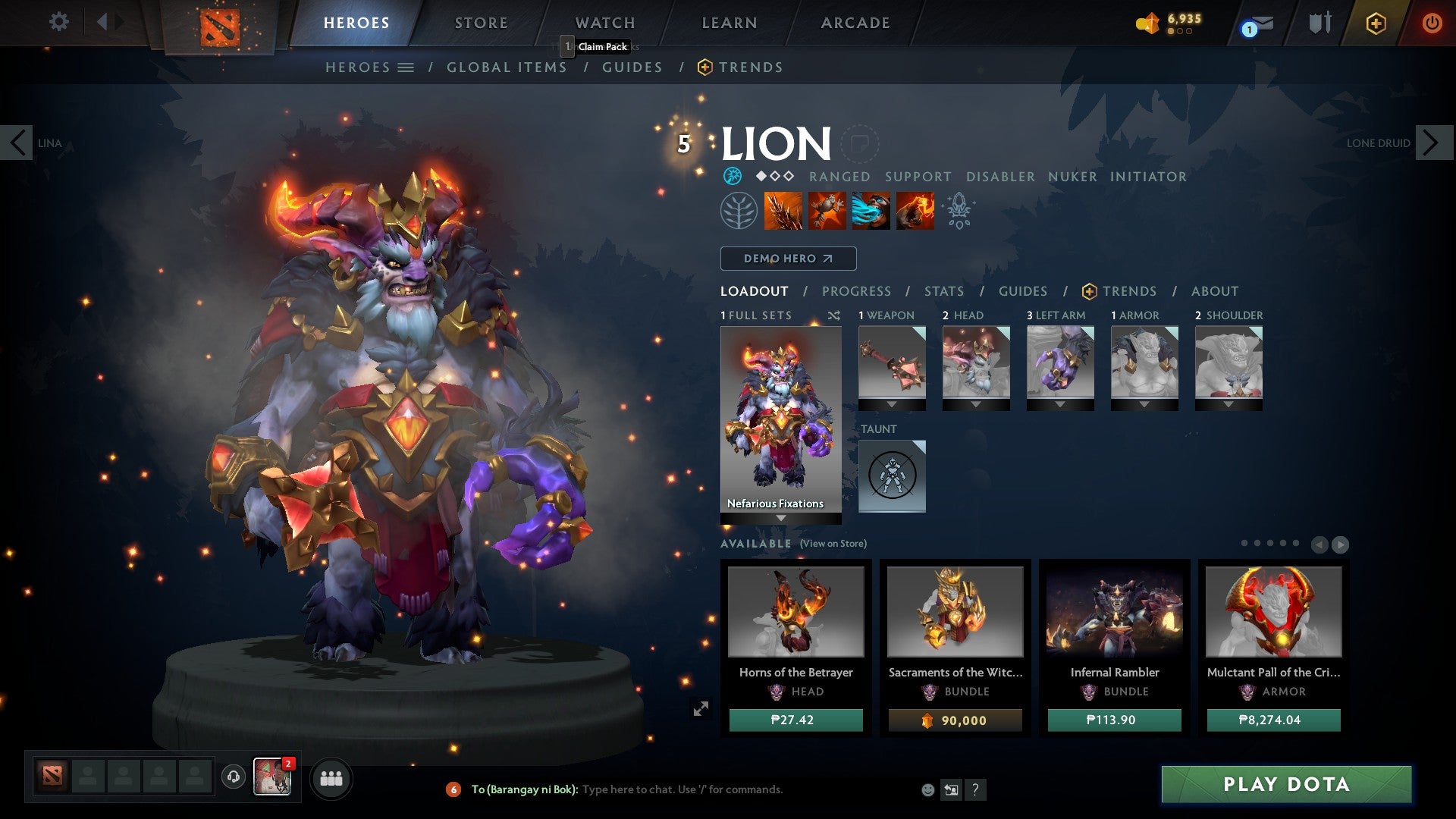This screenshot has height=819, width=1456.
Task: Open the View on Store link
Action: [833, 544]
